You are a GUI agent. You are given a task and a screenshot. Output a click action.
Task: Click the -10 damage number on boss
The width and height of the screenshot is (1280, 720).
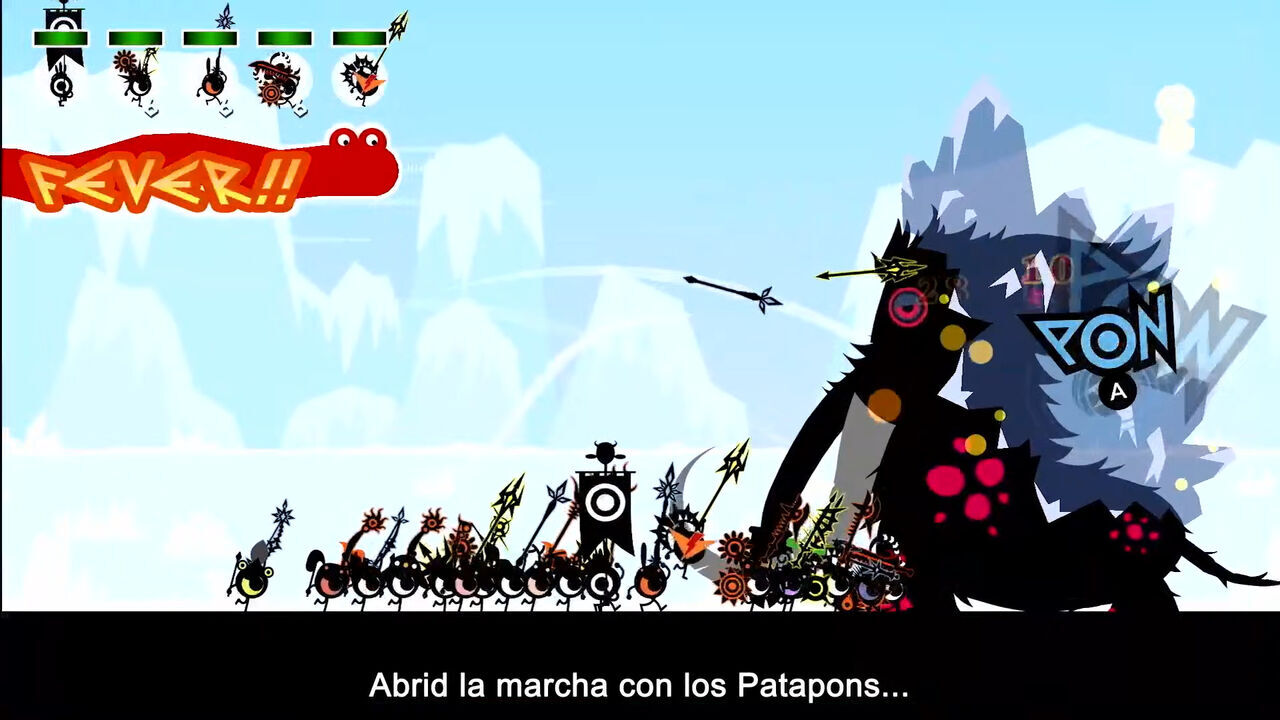coord(1048,272)
